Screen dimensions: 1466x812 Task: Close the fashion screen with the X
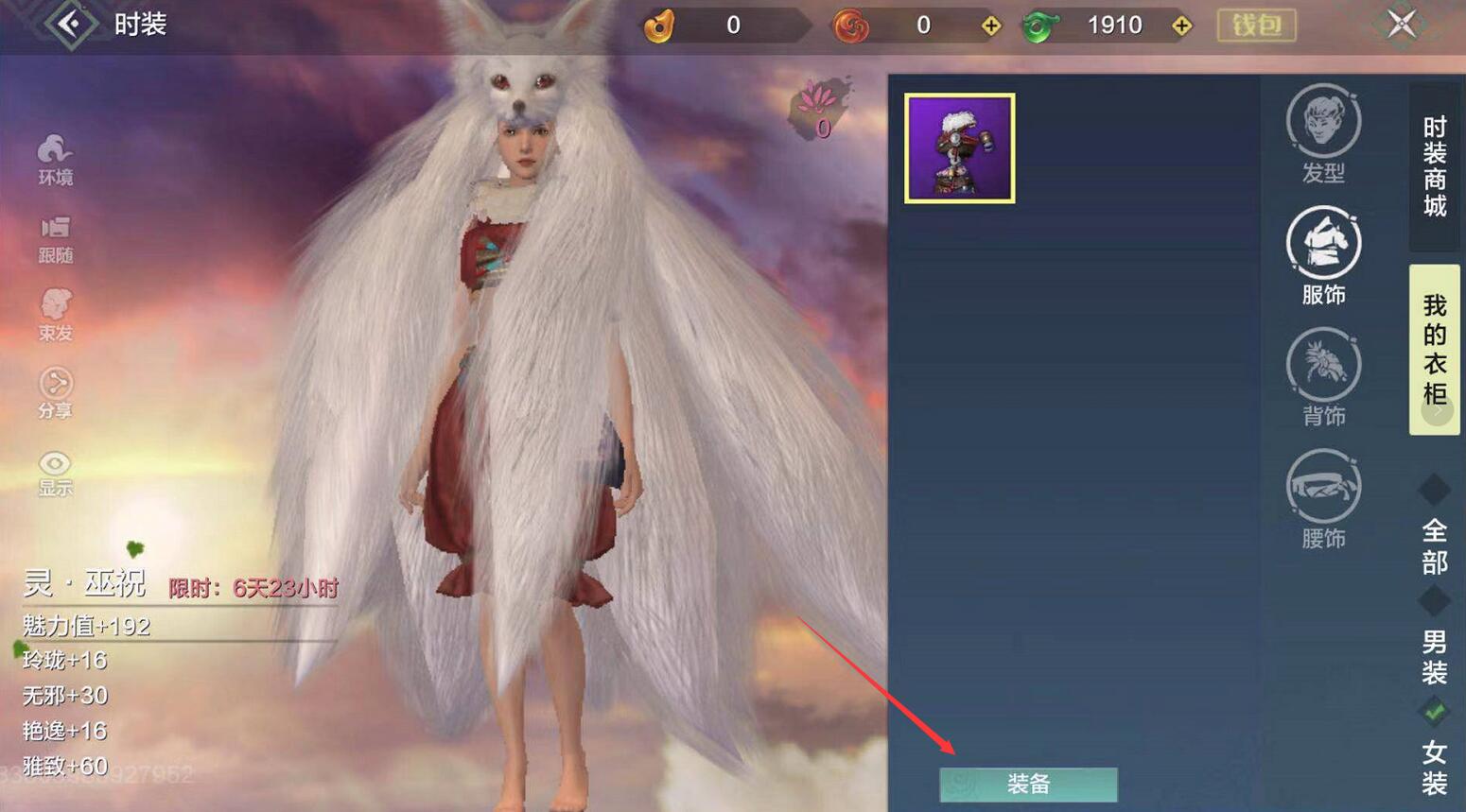pyautogui.click(x=1401, y=24)
